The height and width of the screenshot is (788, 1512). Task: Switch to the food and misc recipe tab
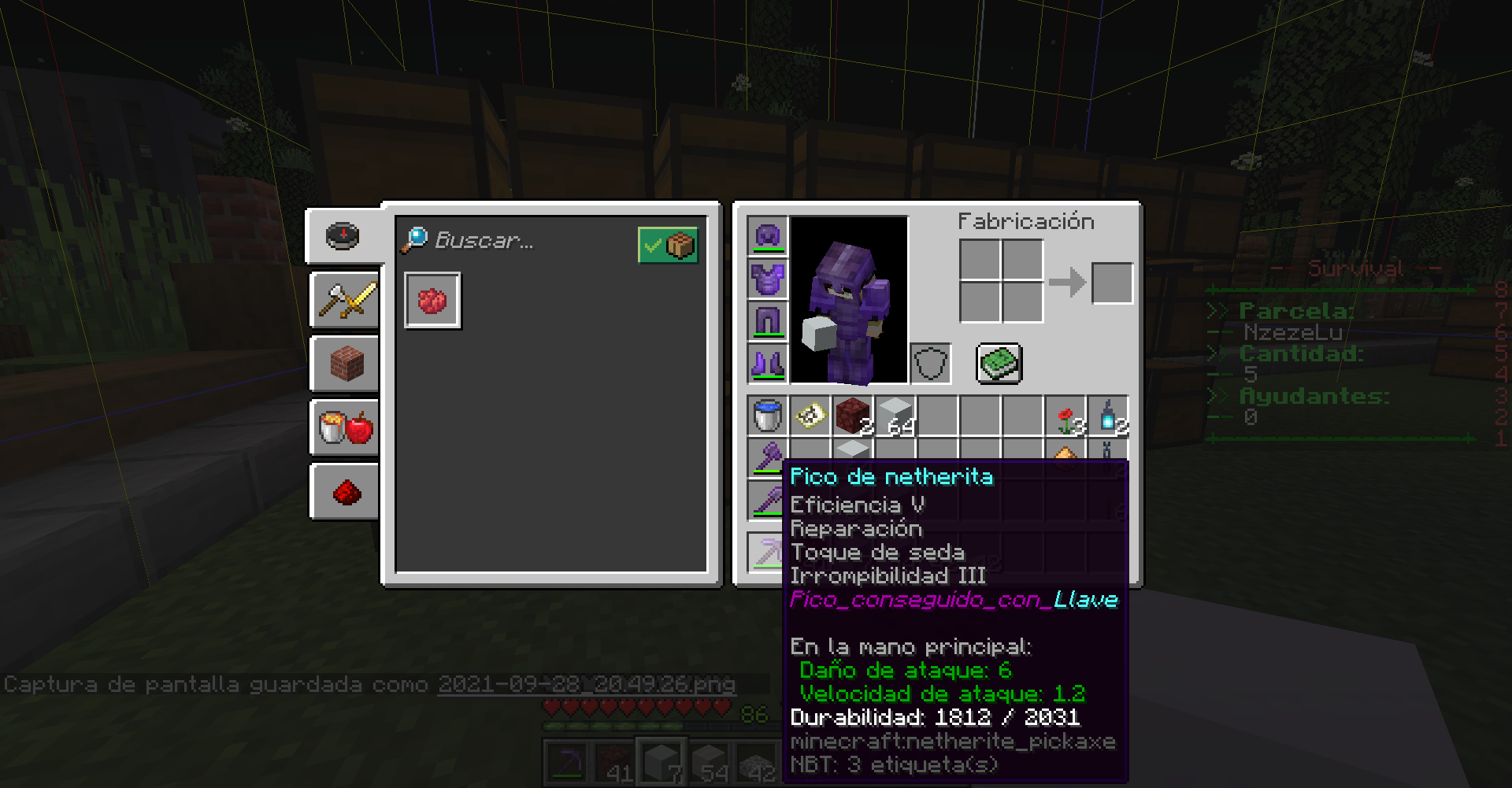[346, 427]
